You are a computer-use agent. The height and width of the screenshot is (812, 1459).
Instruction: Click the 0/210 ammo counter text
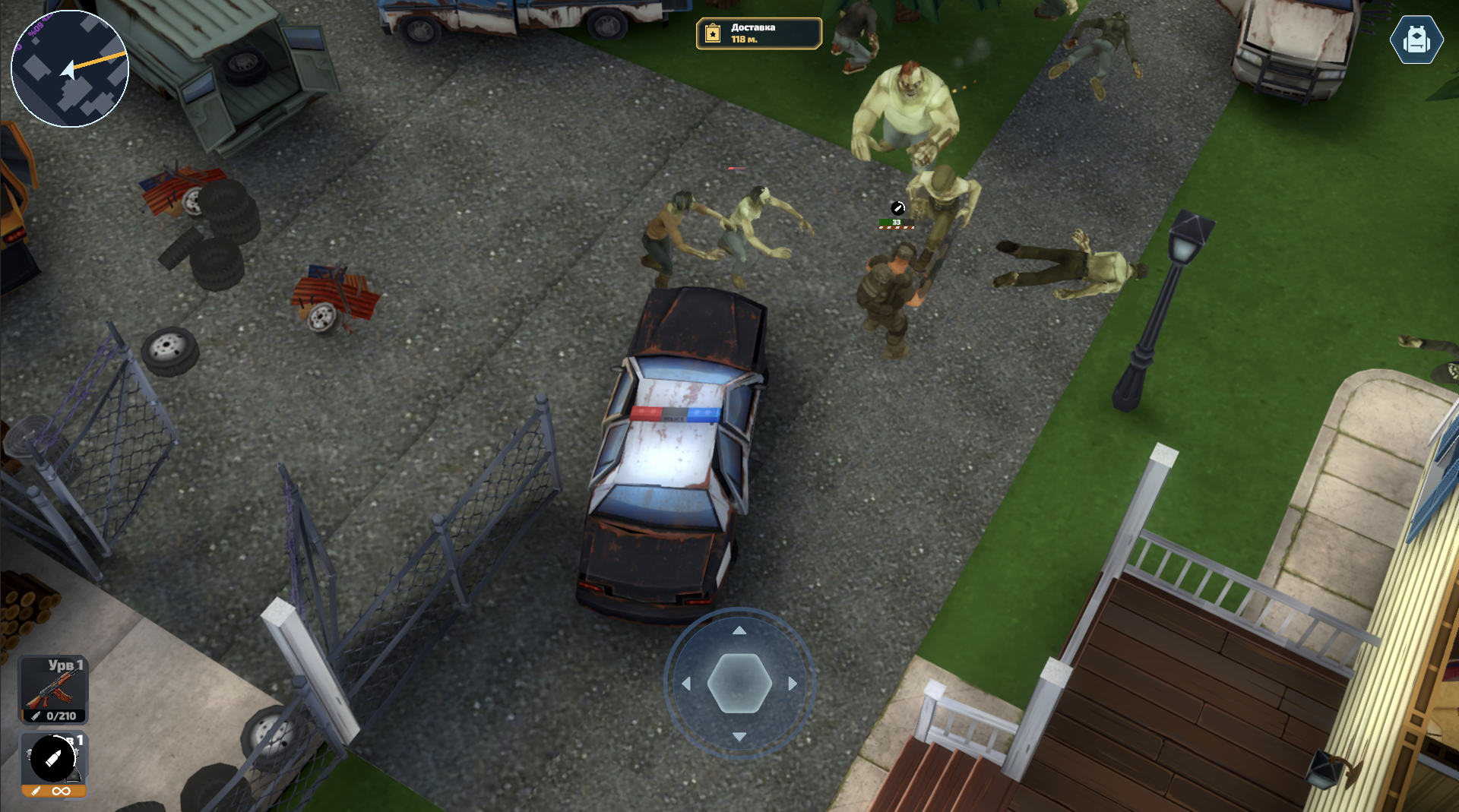(61, 714)
